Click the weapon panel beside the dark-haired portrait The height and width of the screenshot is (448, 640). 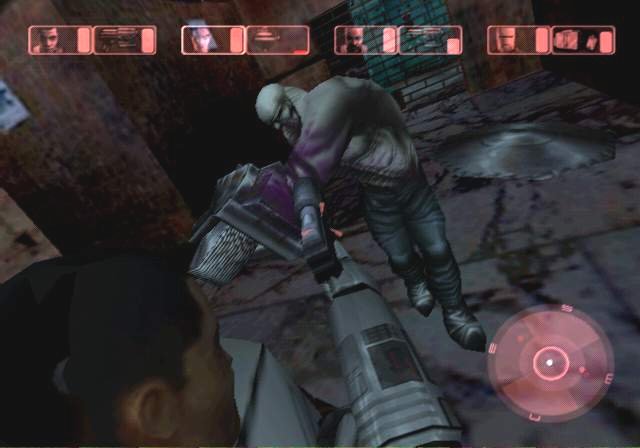[x=123, y=40]
